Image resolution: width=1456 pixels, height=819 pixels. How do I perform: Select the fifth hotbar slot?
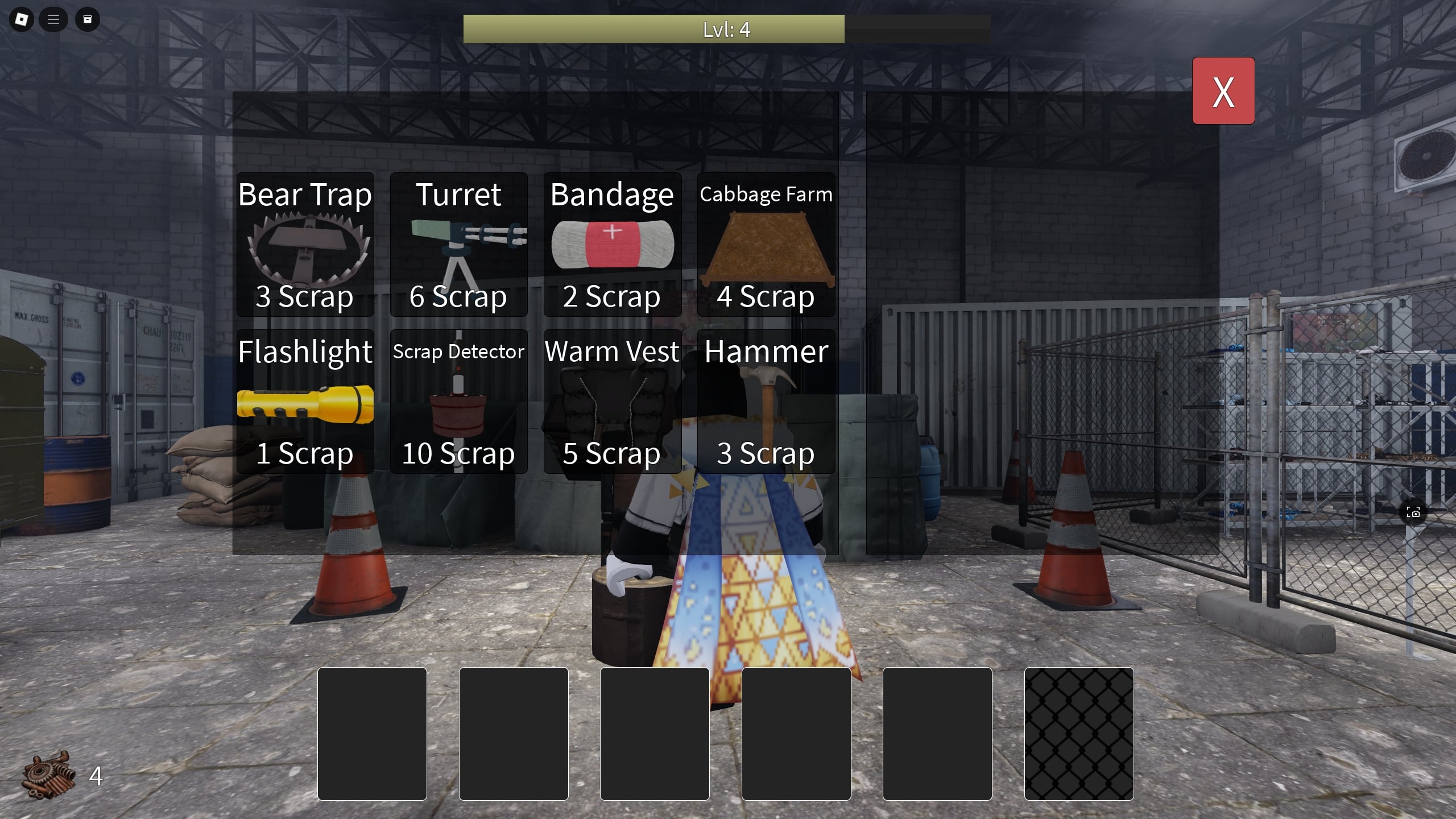click(x=937, y=734)
